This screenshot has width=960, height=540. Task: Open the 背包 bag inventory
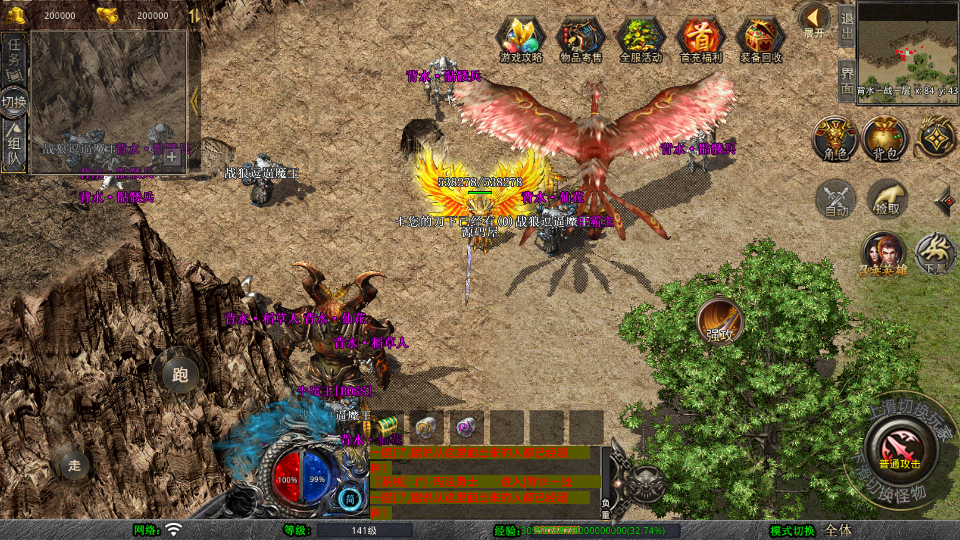pos(885,139)
